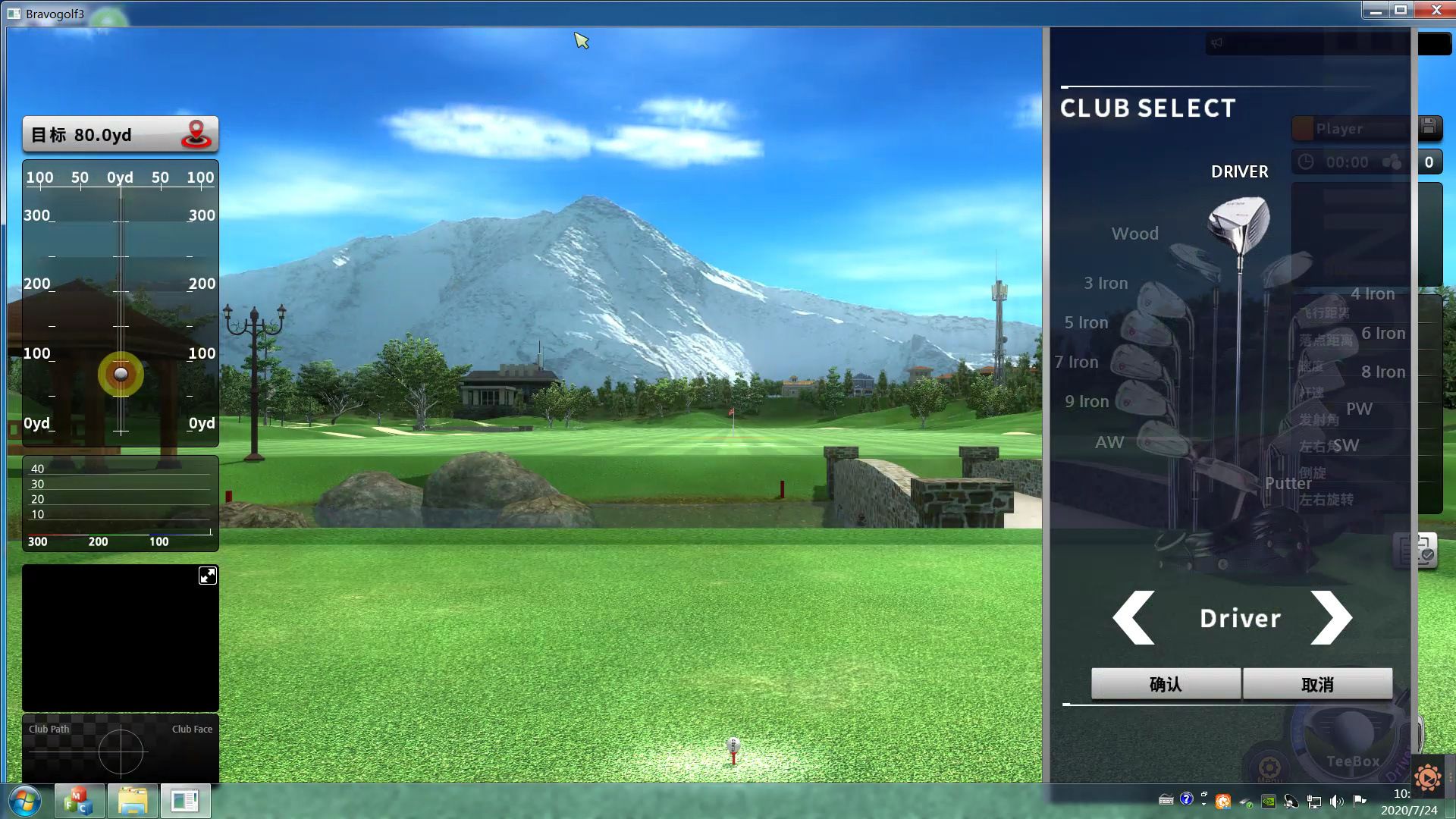Screen dimensions: 1456x819
Task: Click the red target pin icon
Action: pos(196,134)
